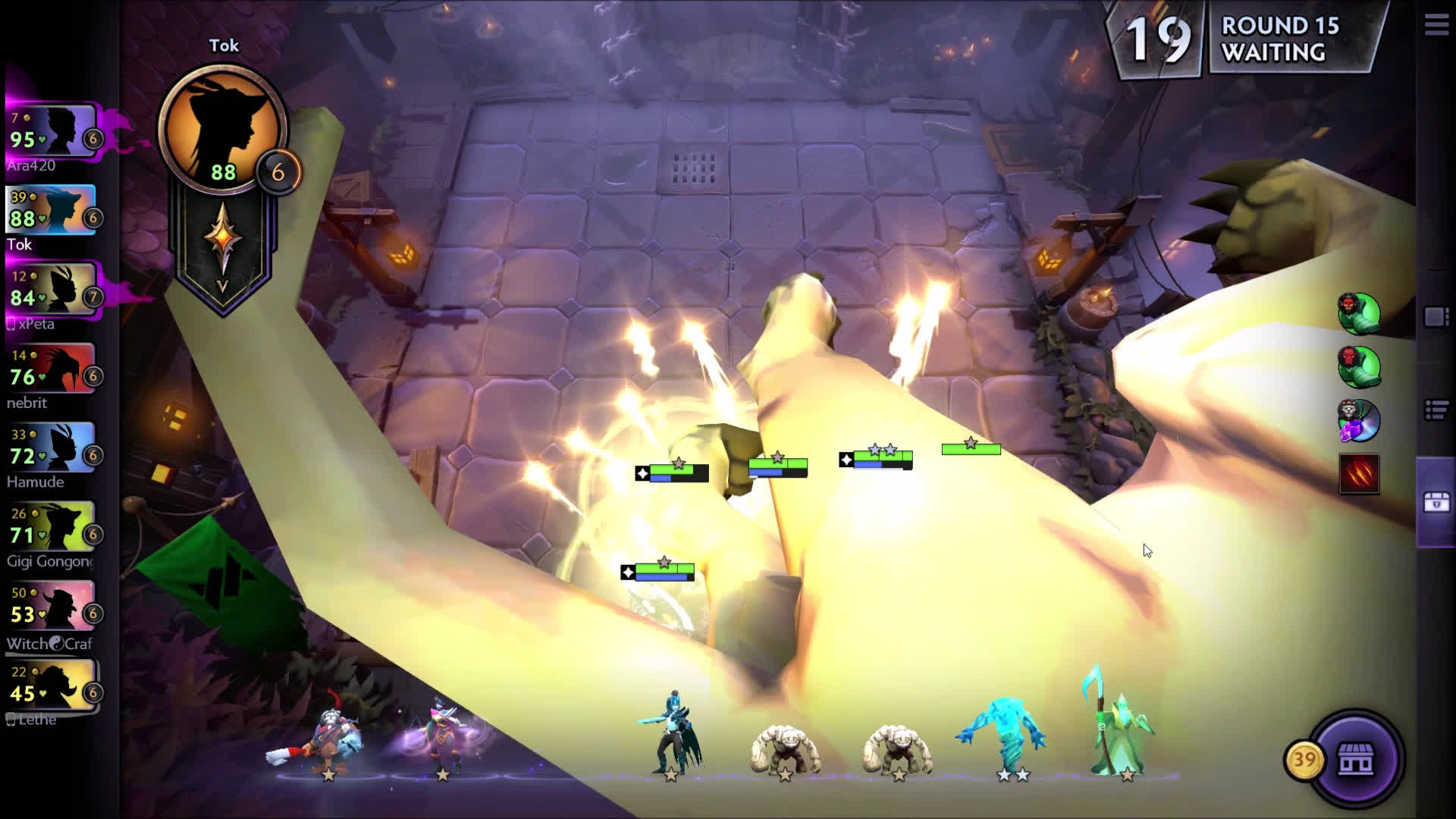Open the bulleted list side tab
Screen dimensions: 1456x819
click(1436, 410)
